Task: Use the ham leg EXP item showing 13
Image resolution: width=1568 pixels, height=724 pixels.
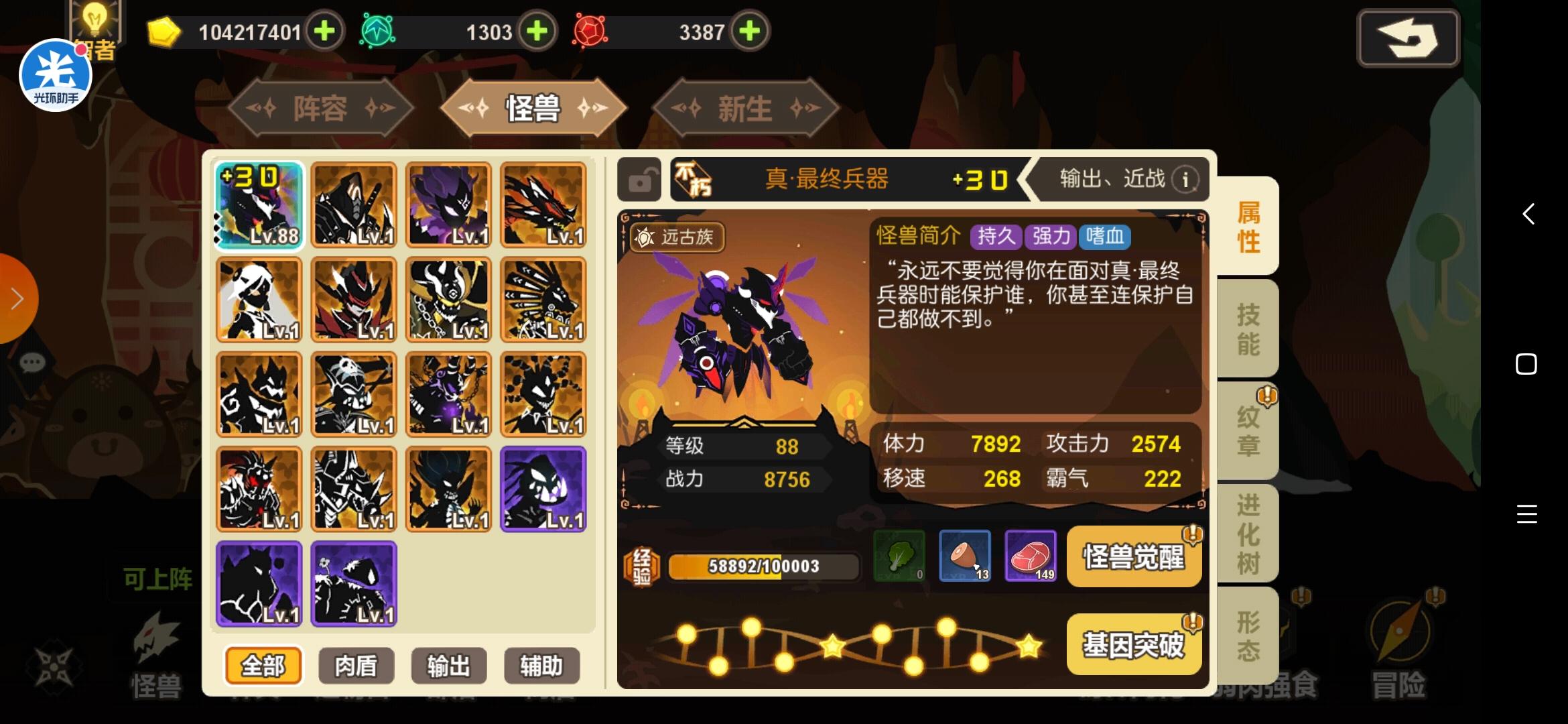Action: coord(965,556)
